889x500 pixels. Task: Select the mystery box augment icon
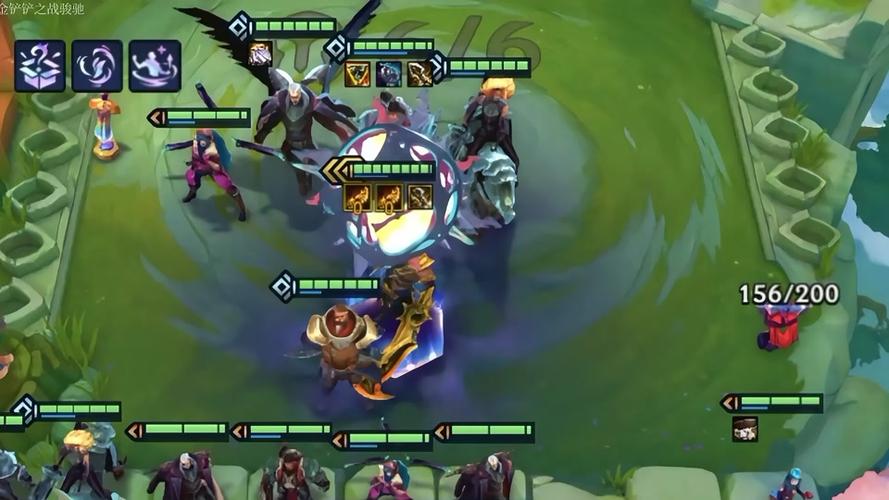click(40, 66)
